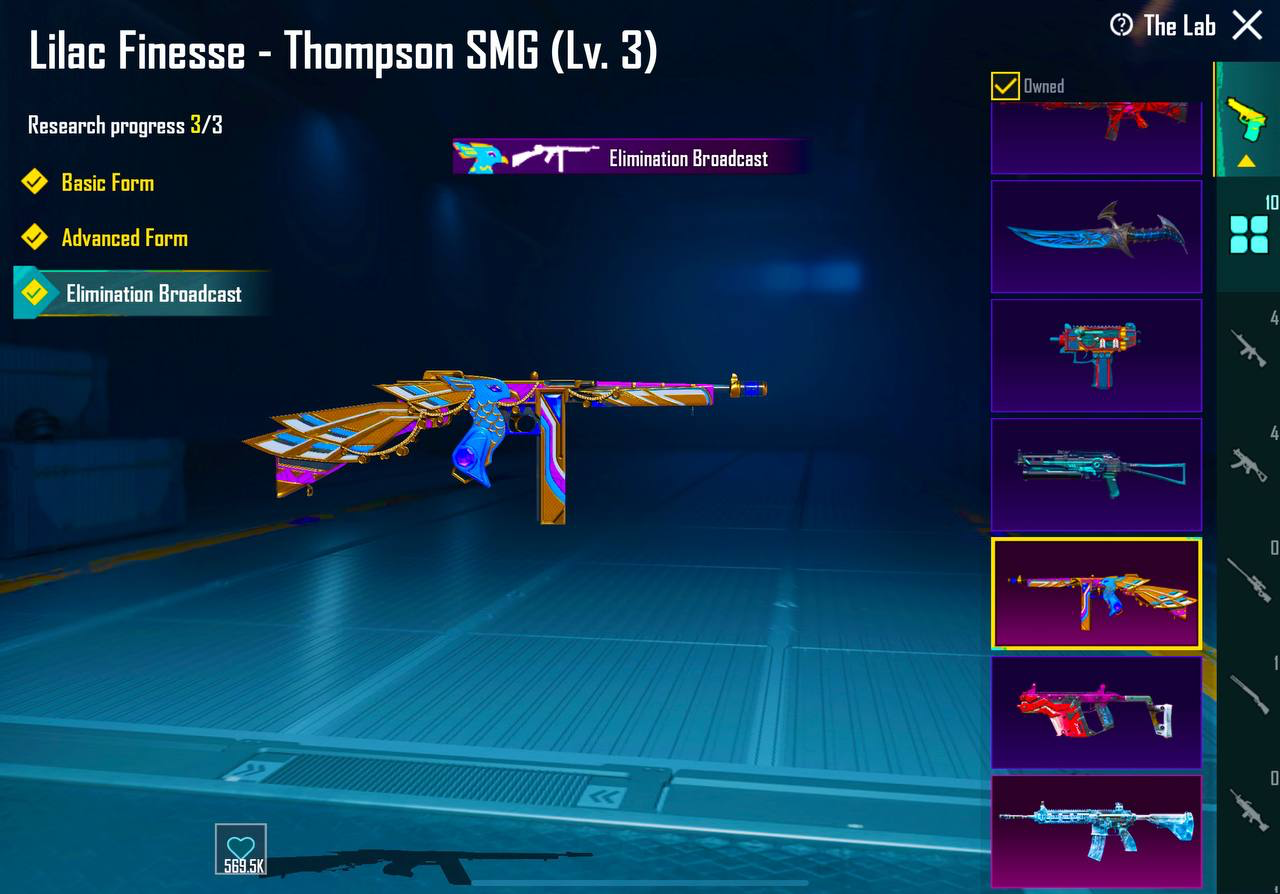The width and height of the screenshot is (1280, 894).
Task: Choose the icy blue M416 skin thumbnail
Action: (x=1096, y=831)
